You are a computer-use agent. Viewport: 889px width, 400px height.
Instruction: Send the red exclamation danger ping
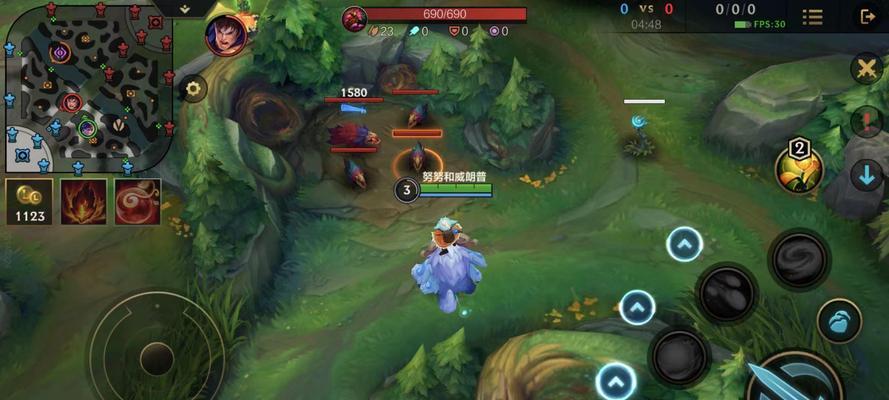[x=866, y=122]
